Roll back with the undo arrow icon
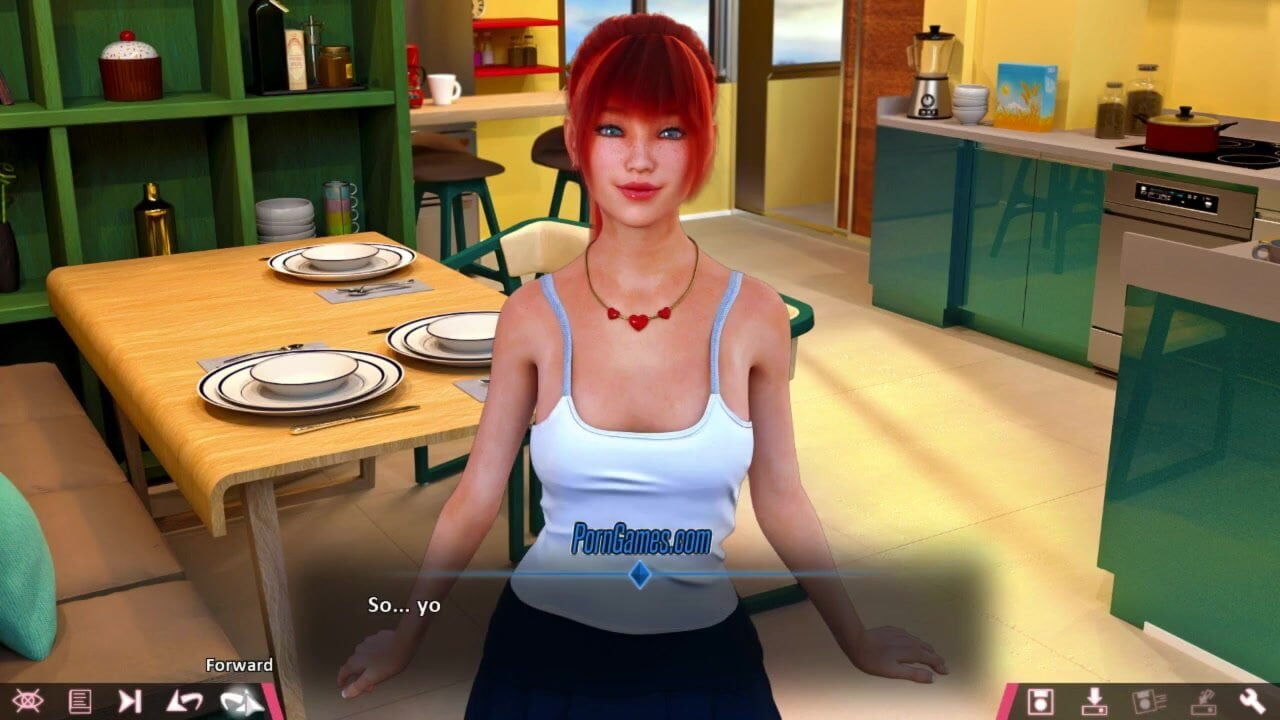The width and height of the screenshot is (1280, 720). tap(184, 701)
